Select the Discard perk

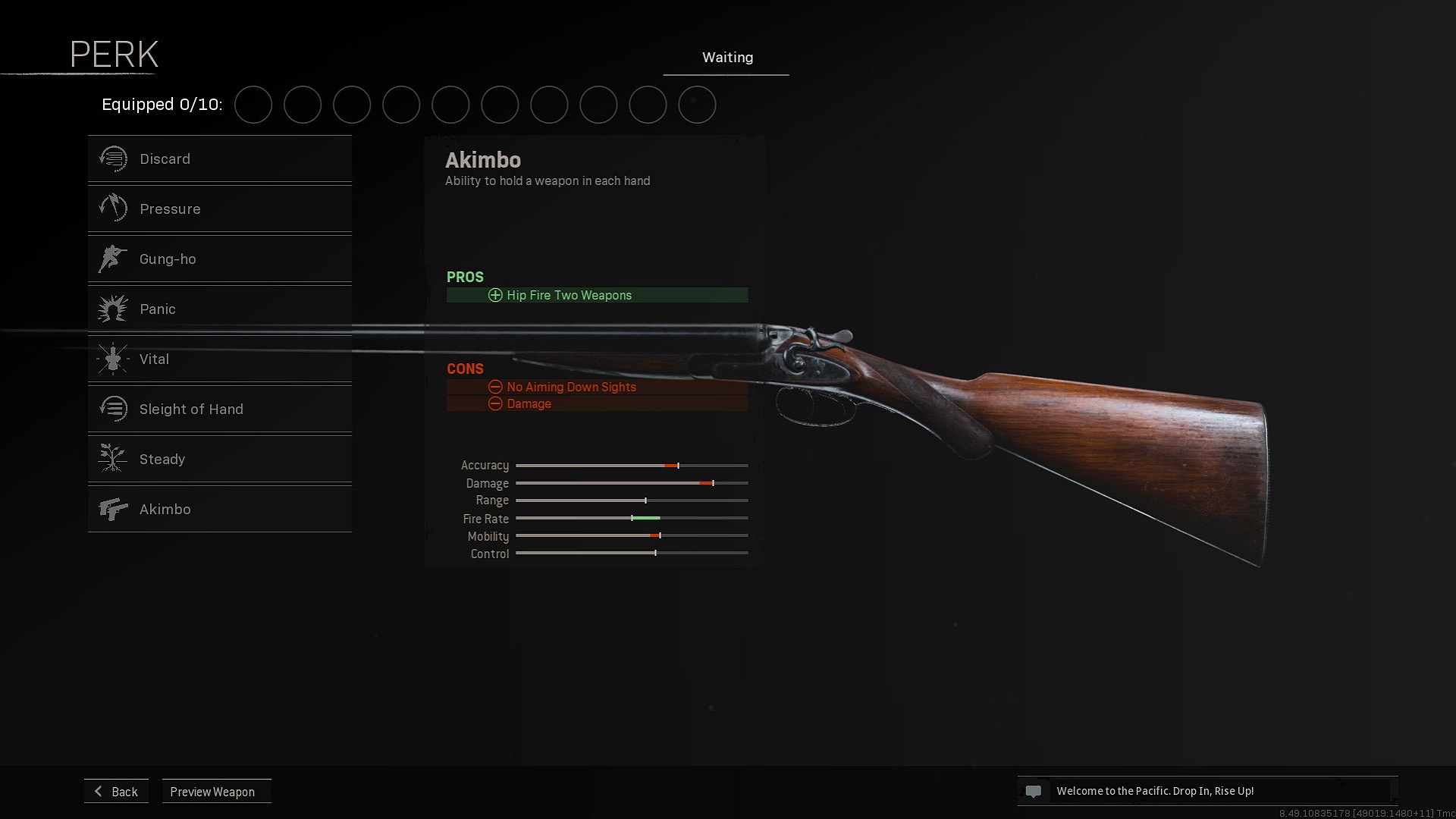[x=219, y=159]
